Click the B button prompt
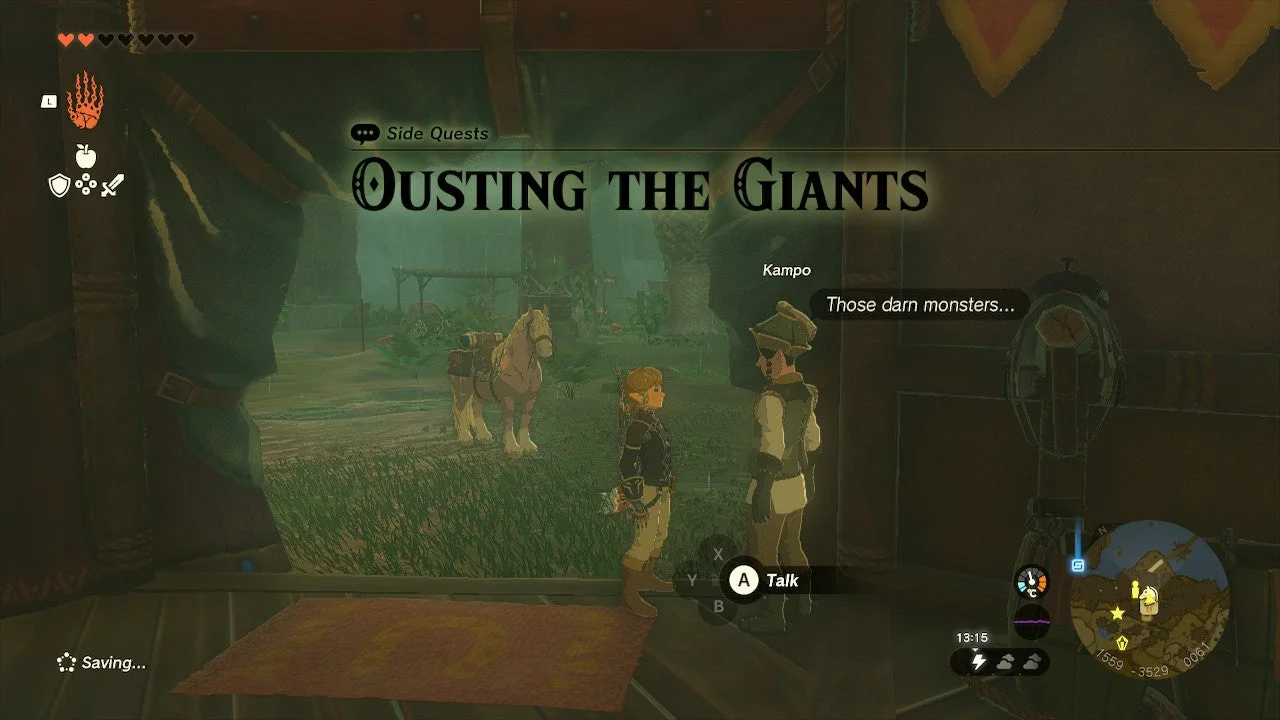Screen dimensions: 1280x720 tap(719, 603)
